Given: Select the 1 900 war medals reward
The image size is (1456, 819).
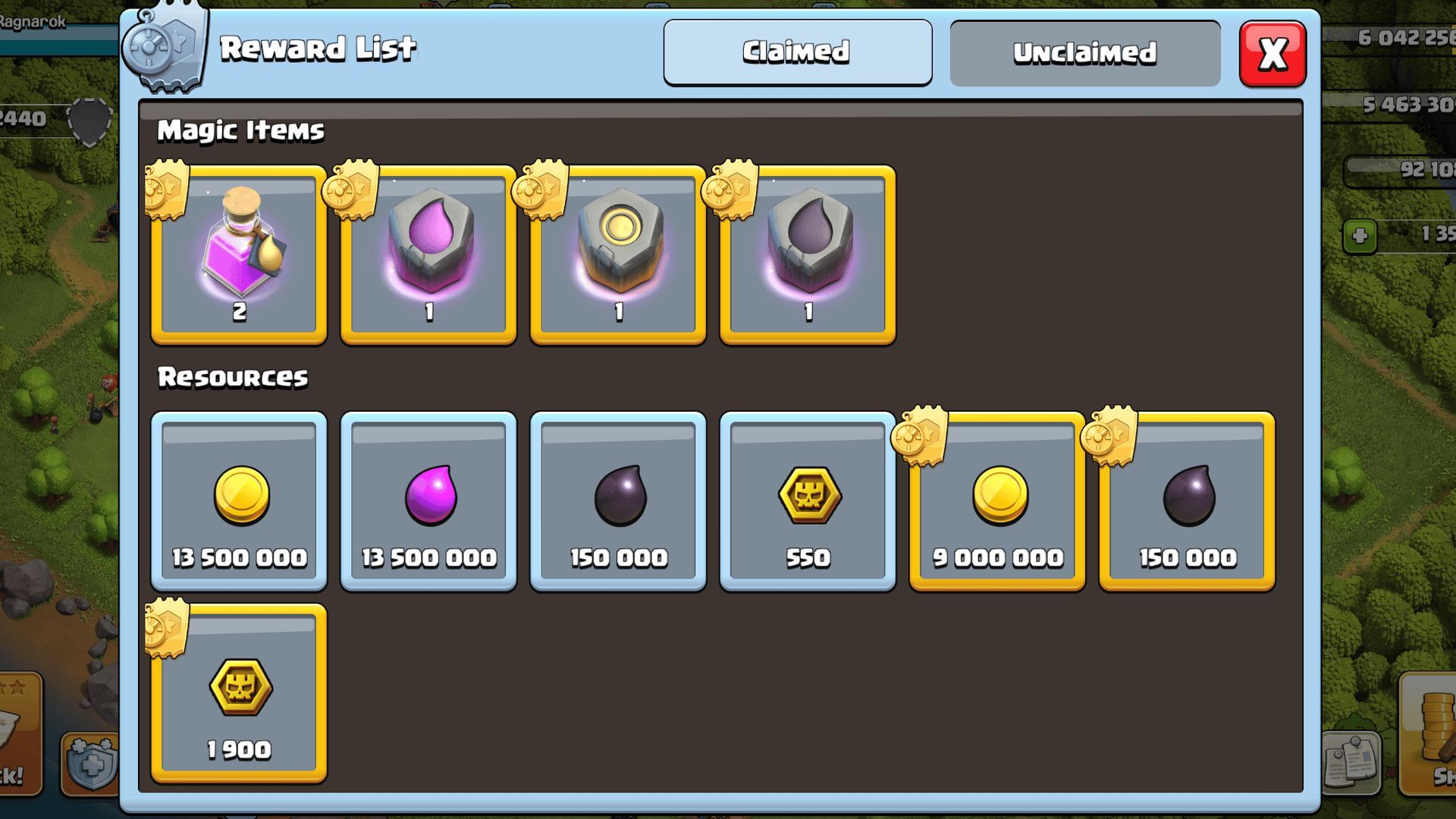Looking at the screenshot, I should pyautogui.click(x=238, y=694).
